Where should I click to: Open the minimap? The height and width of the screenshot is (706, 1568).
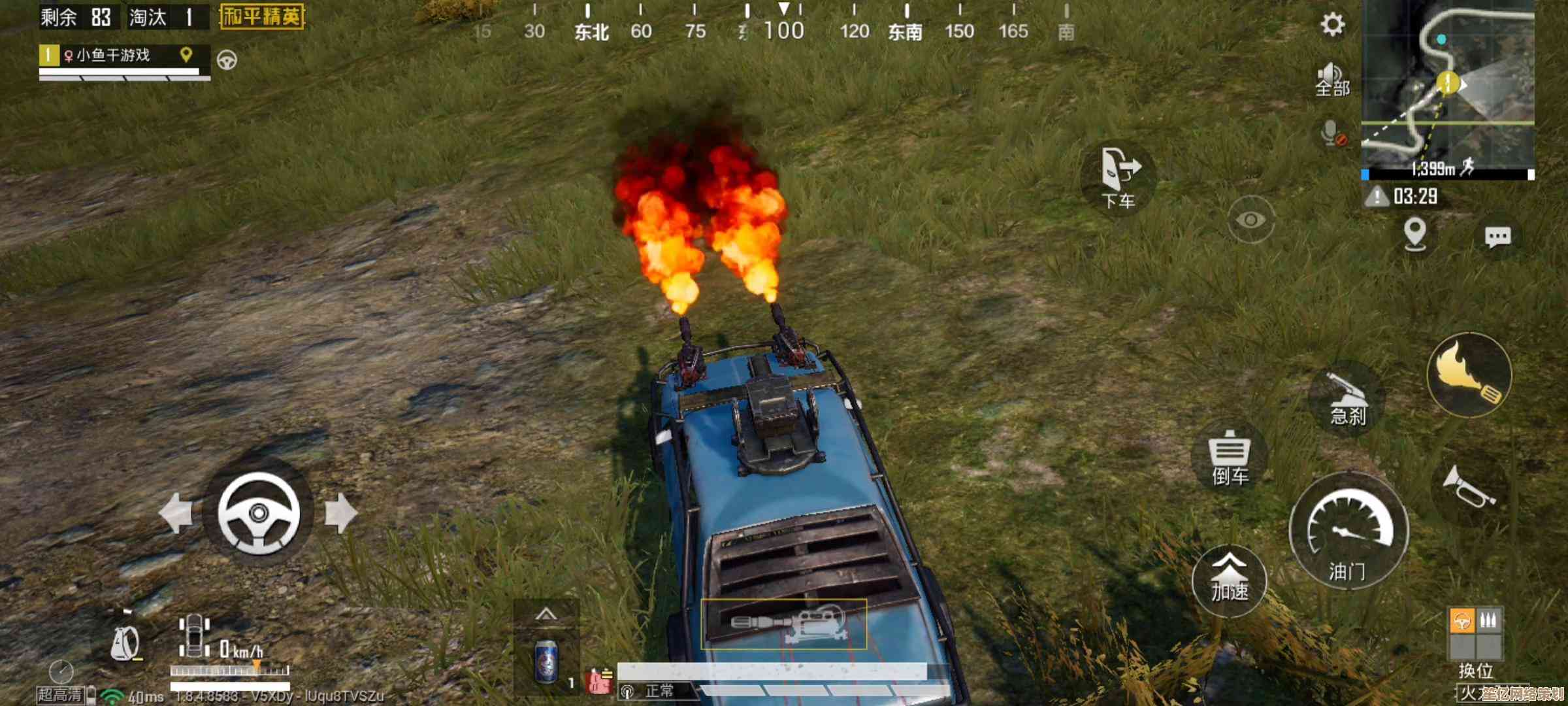(1447, 88)
